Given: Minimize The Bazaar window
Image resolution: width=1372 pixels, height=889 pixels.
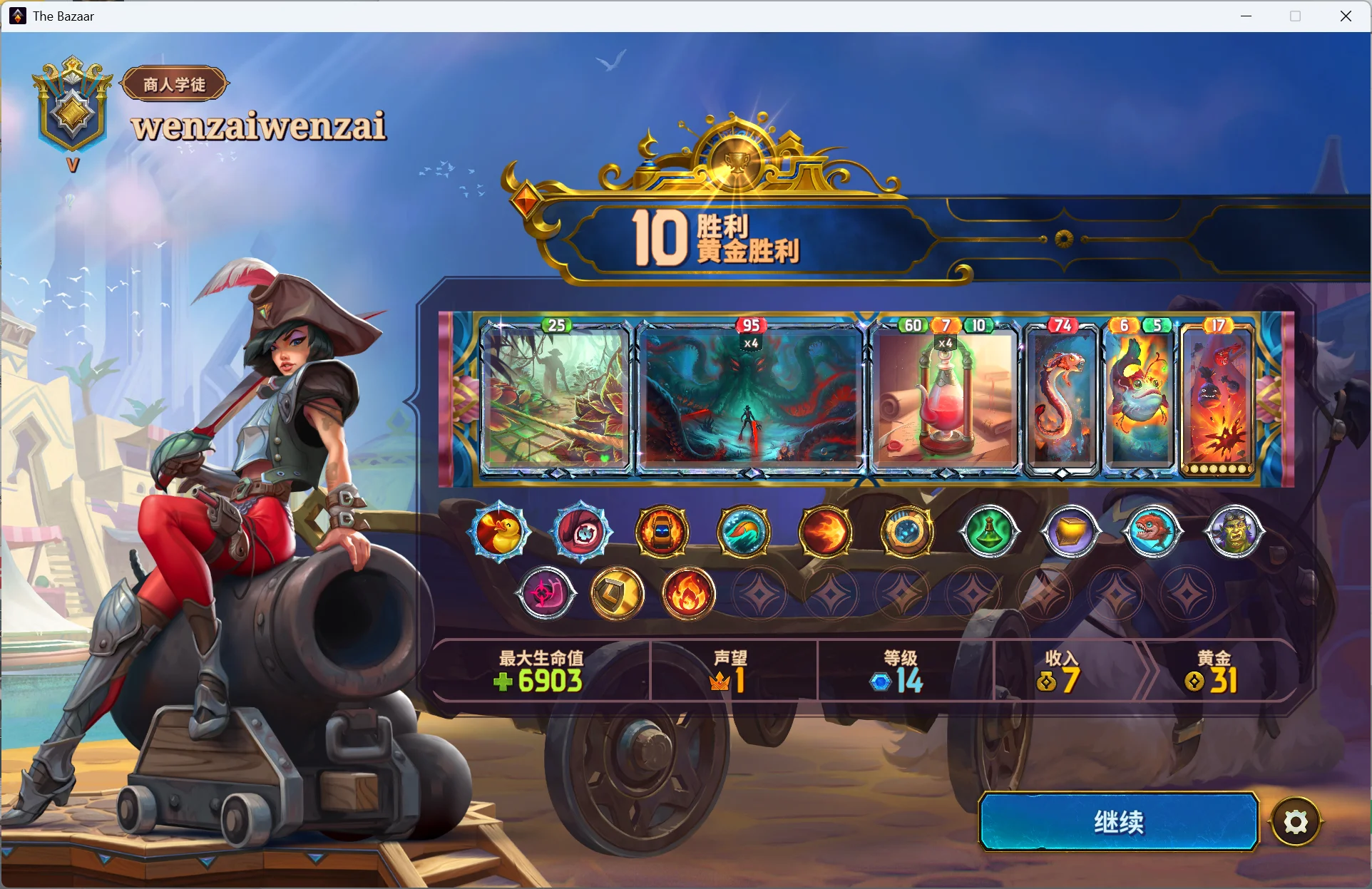Looking at the screenshot, I should click(x=1246, y=16).
